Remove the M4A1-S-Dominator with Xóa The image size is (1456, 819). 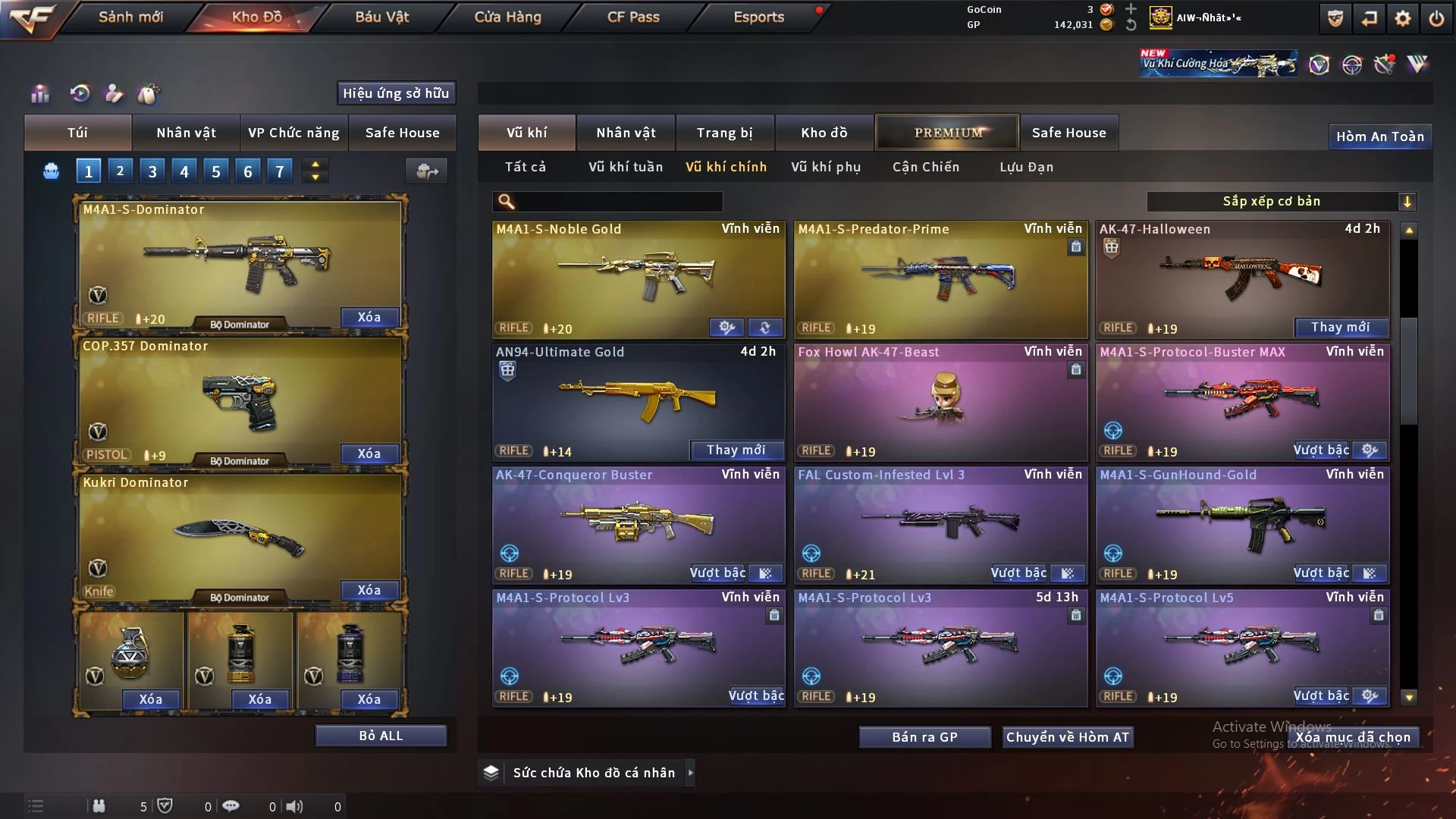(x=369, y=317)
